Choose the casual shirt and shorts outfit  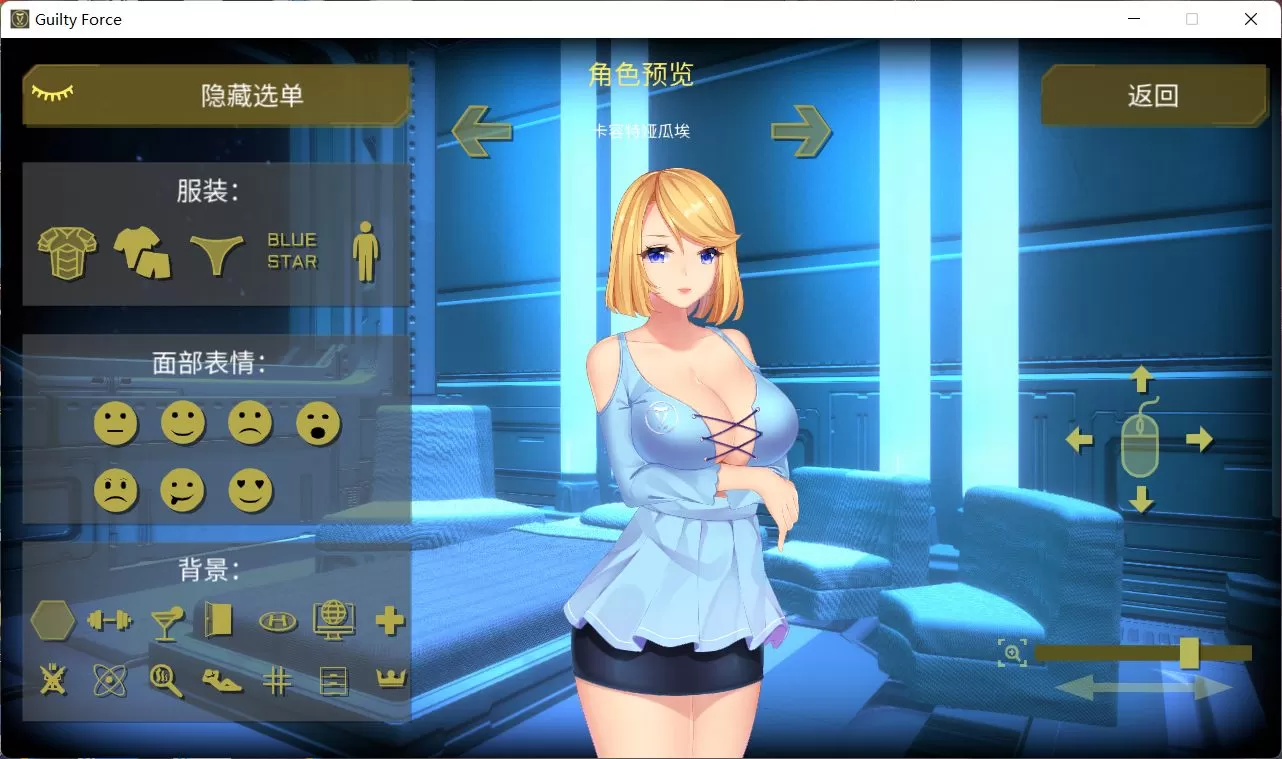pos(141,251)
